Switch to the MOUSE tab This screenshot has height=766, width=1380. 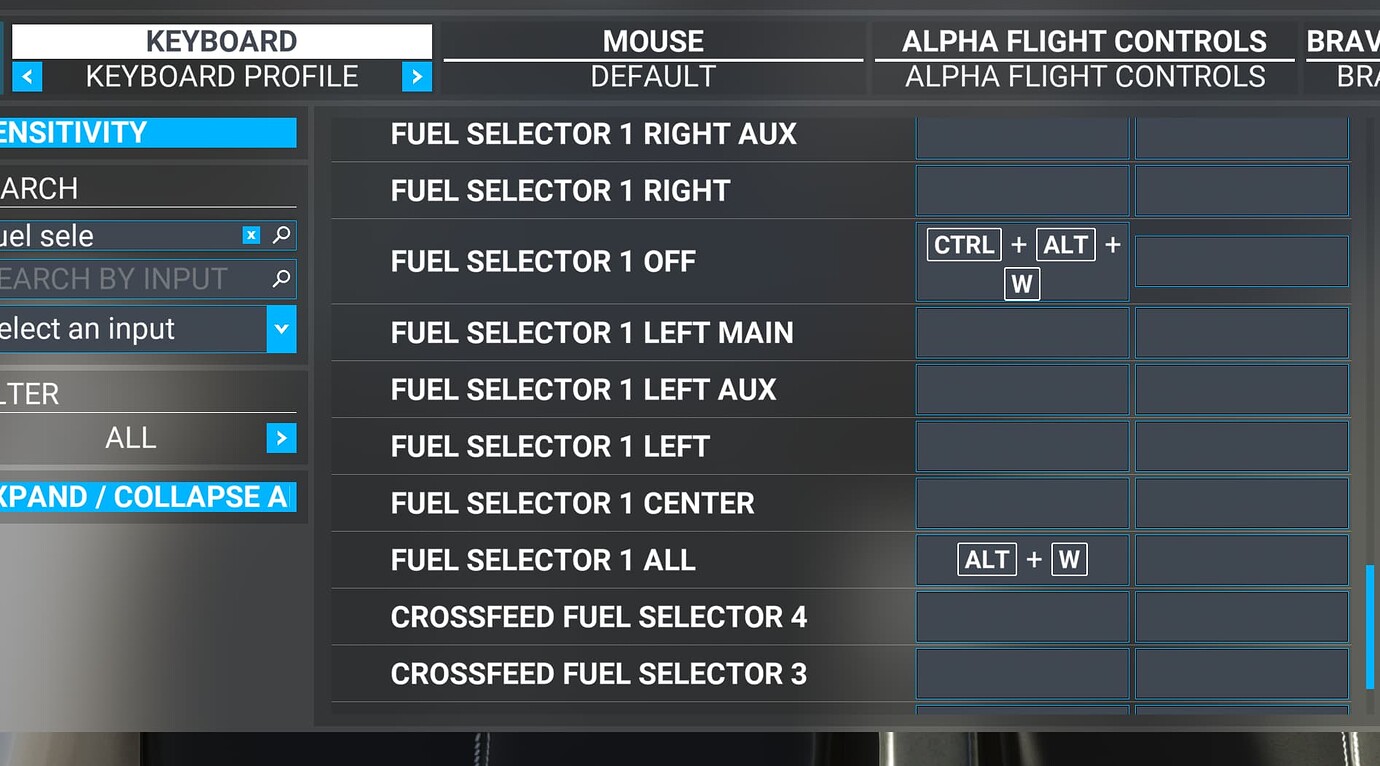pyautogui.click(x=652, y=41)
